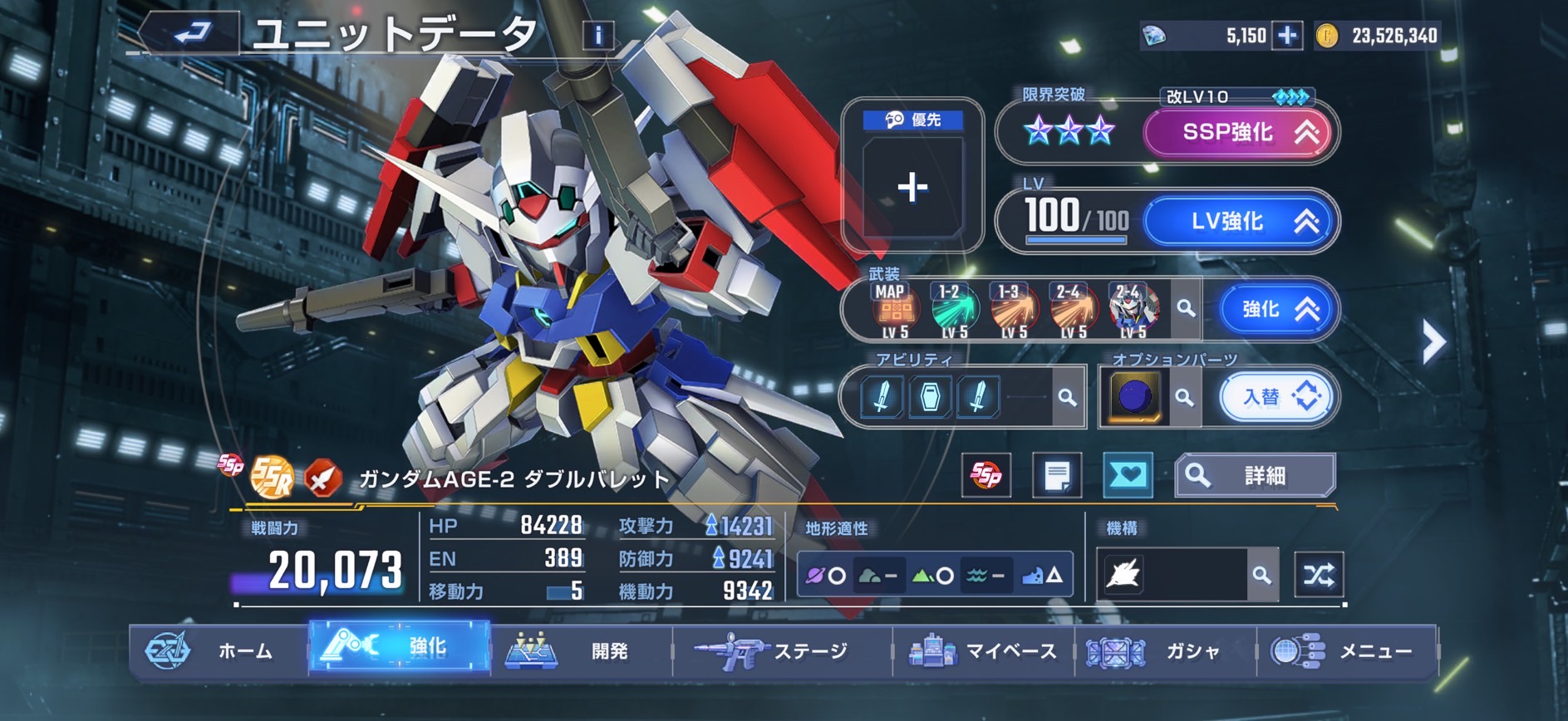
Task: Open the 詳細 details view
Action: pos(1254,475)
